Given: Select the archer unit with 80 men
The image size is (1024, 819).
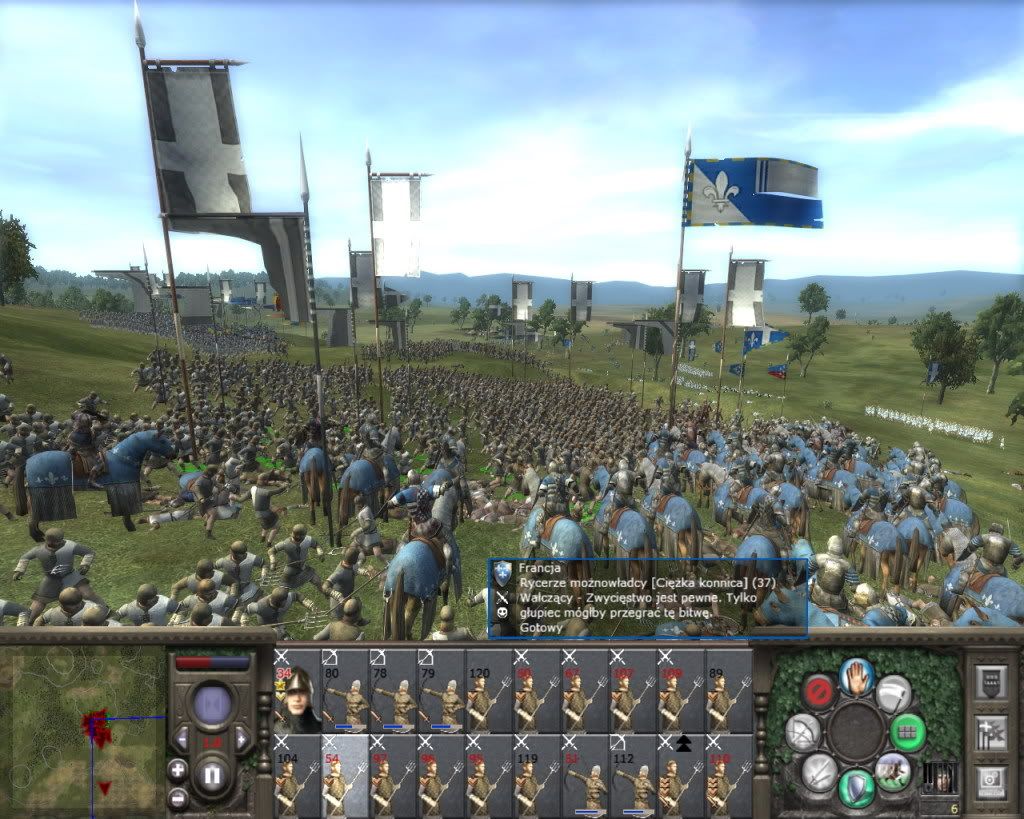Looking at the screenshot, I should pos(345,691).
